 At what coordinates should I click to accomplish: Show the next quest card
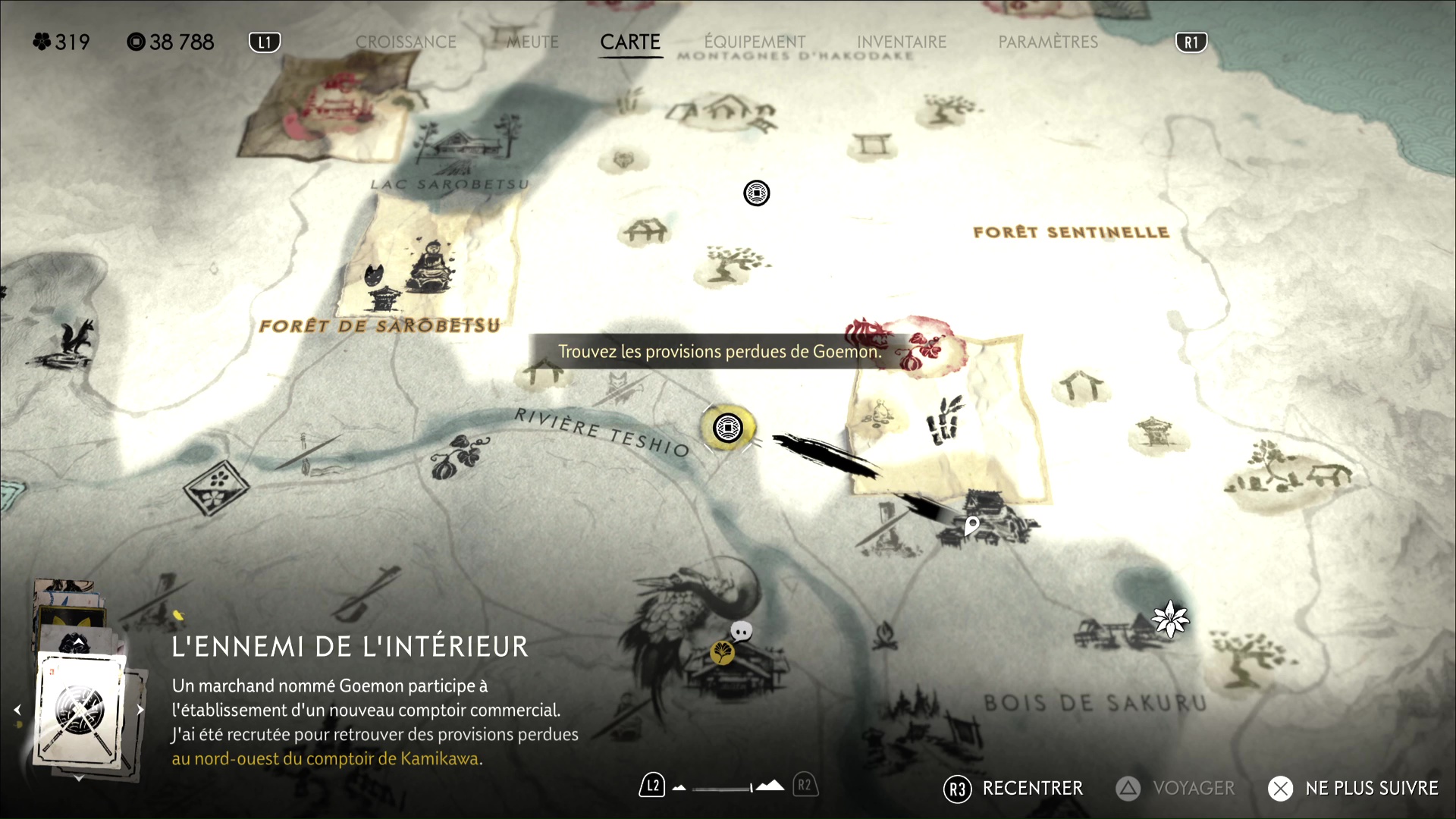tap(140, 710)
